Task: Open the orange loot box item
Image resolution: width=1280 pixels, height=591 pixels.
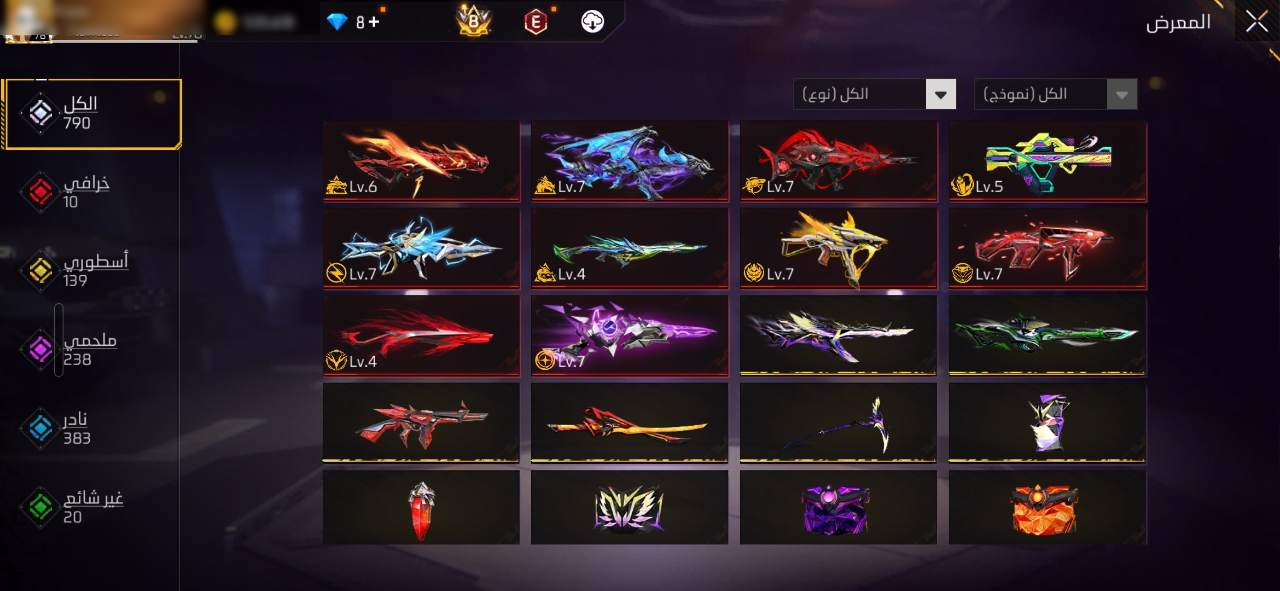Action: pyautogui.click(x=1048, y=508)
